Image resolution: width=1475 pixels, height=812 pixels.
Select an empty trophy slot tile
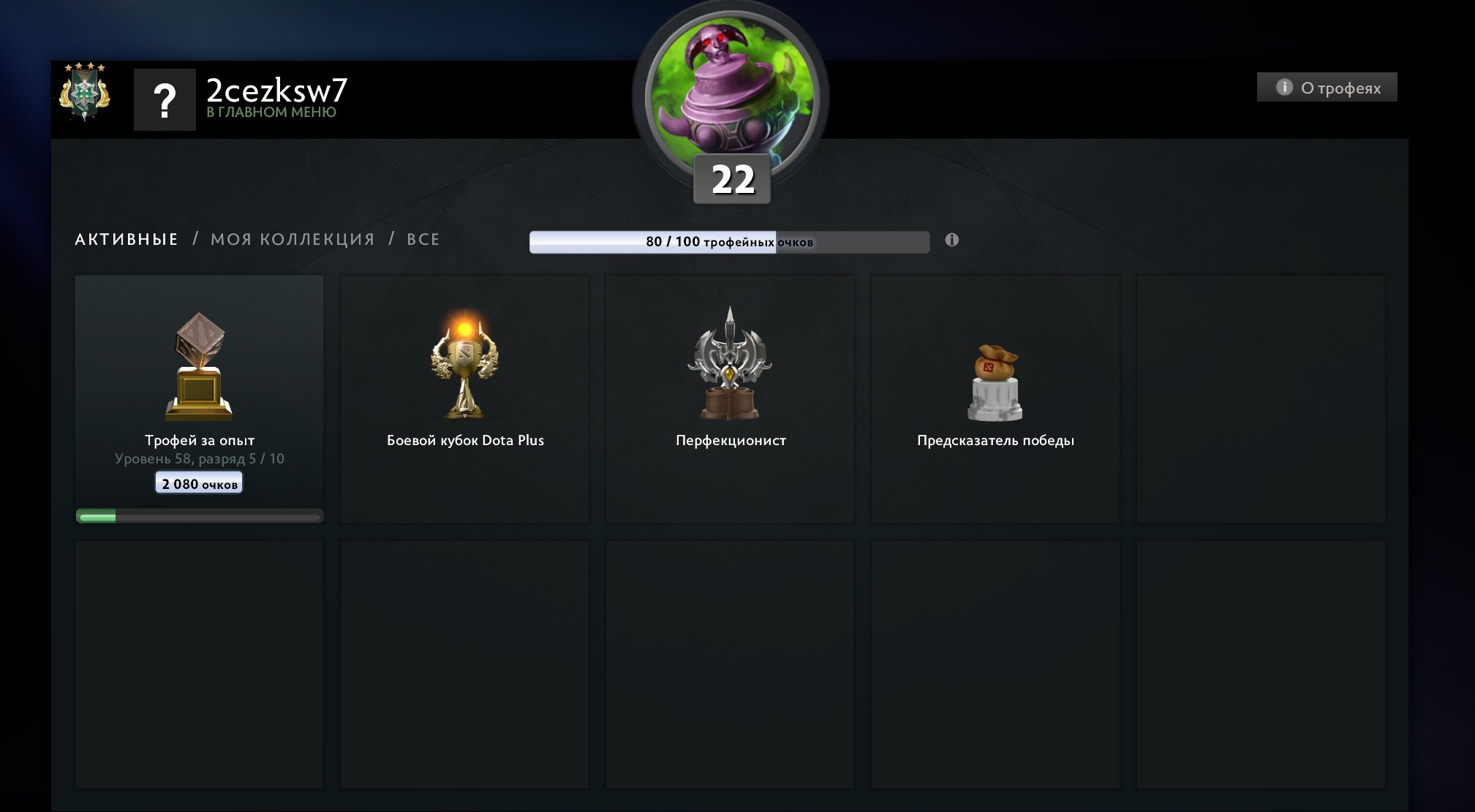(x=1261, y=398)
